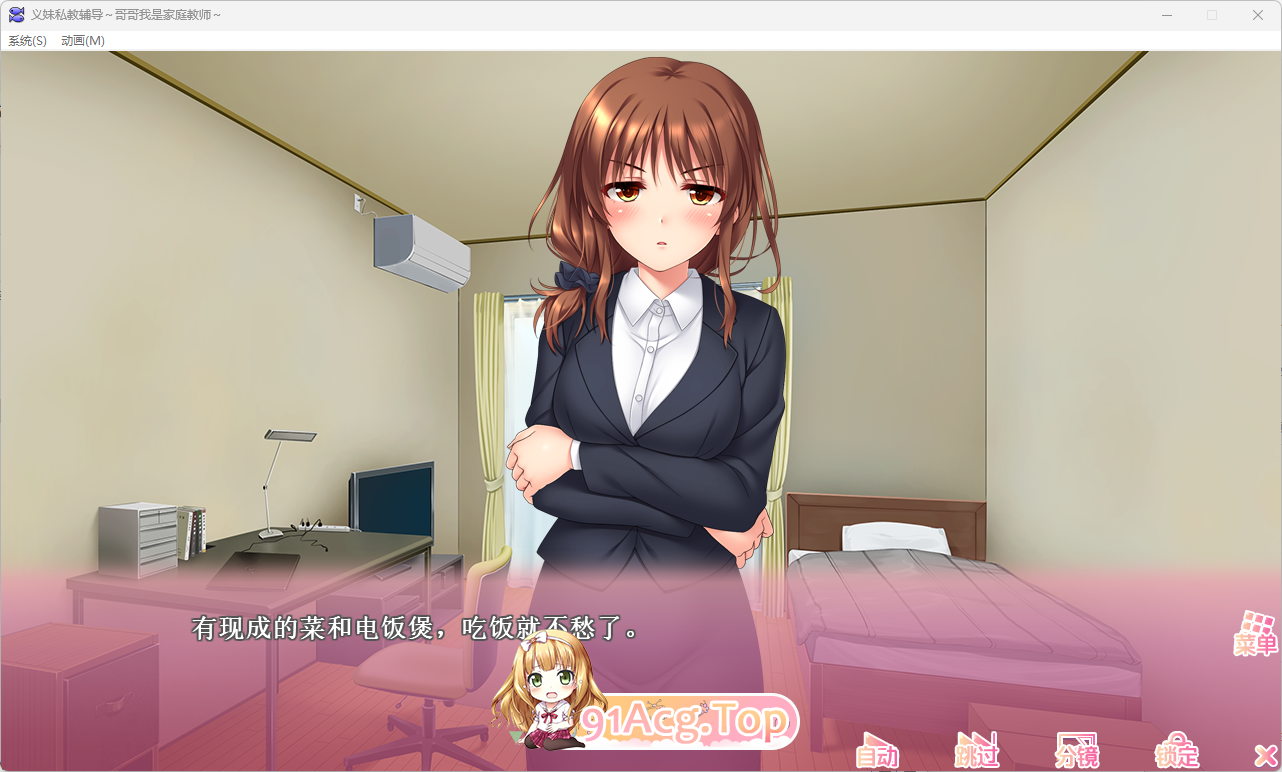Open the 动画(M) menu
Screen dimensions: 1282x772
point(82,40)
